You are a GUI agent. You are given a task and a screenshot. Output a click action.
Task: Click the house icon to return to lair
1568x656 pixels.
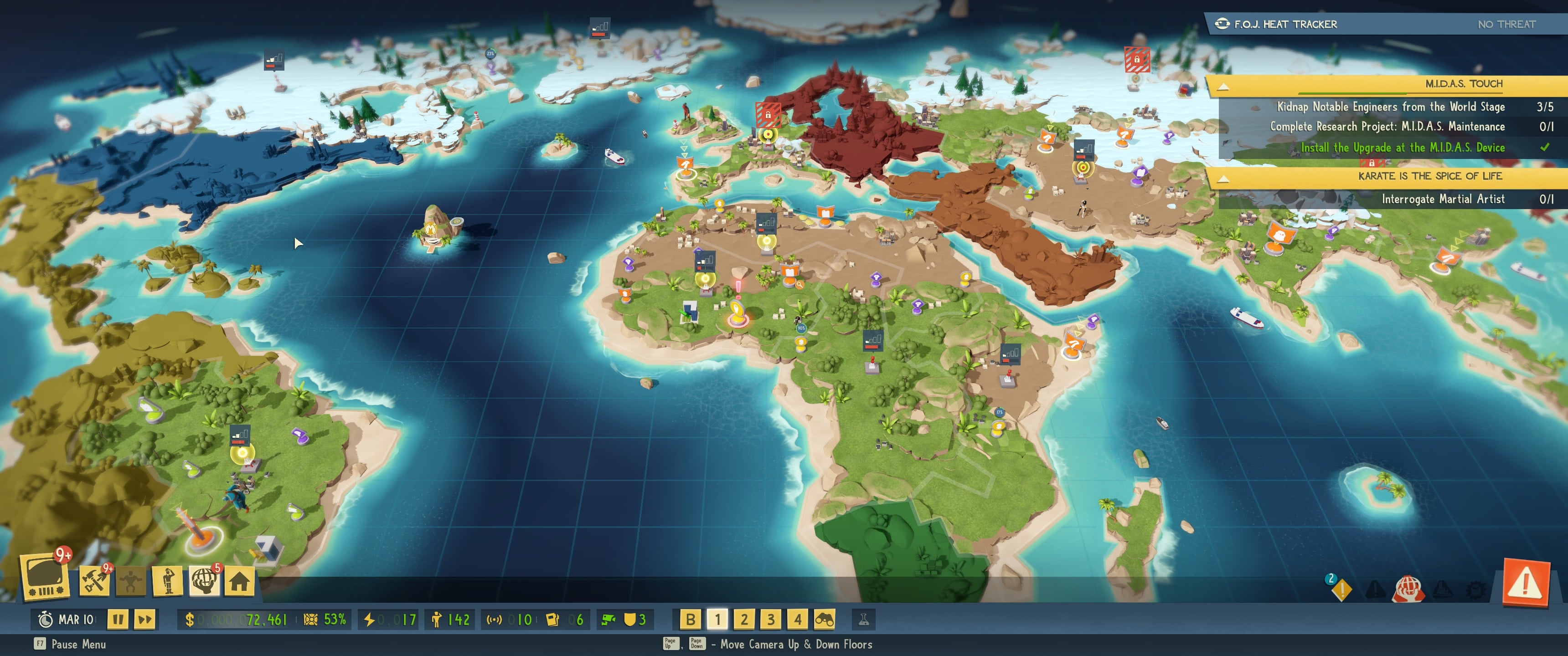239,581
